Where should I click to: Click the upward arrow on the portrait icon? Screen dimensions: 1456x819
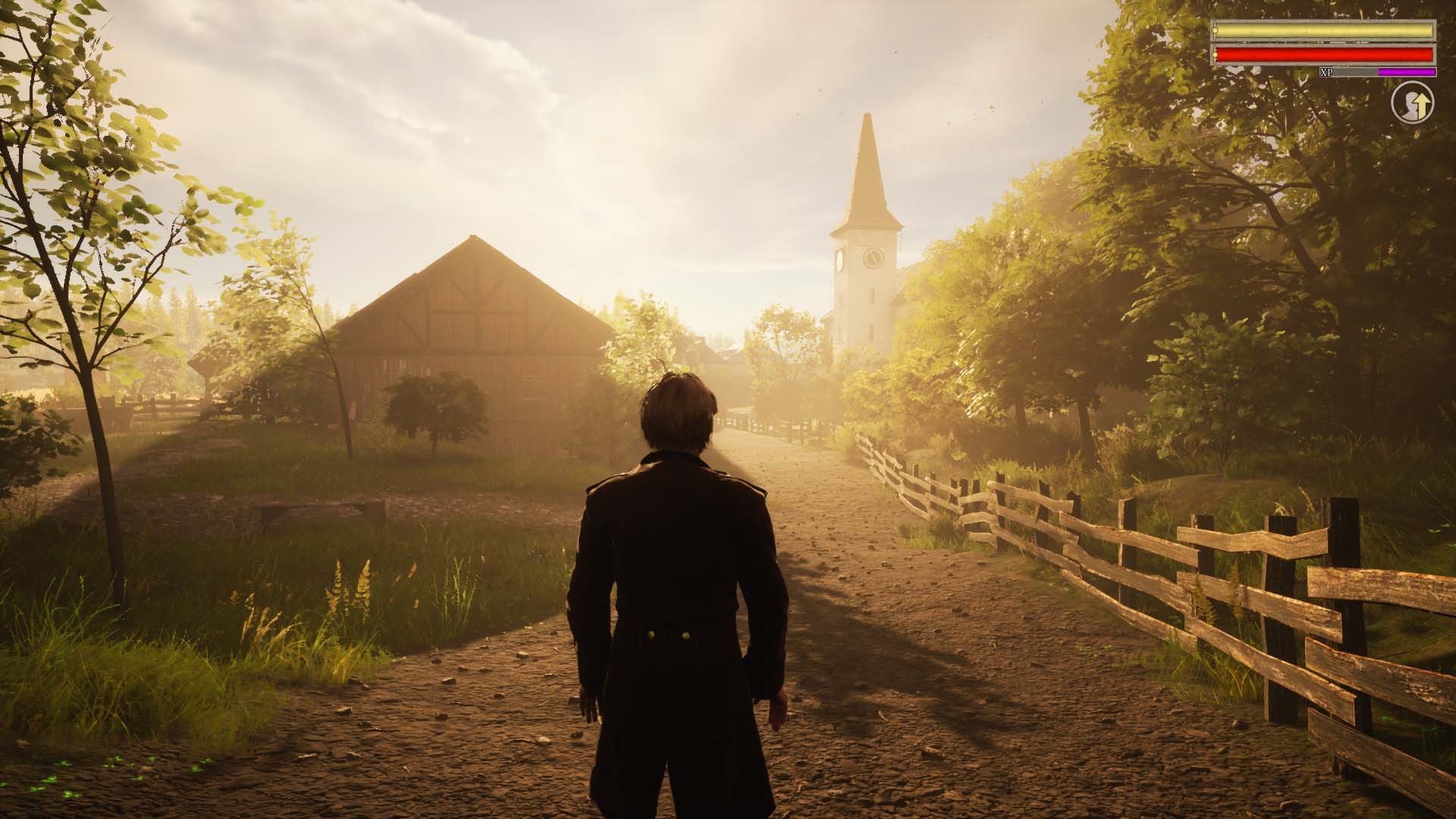(x=1423, y=105)
